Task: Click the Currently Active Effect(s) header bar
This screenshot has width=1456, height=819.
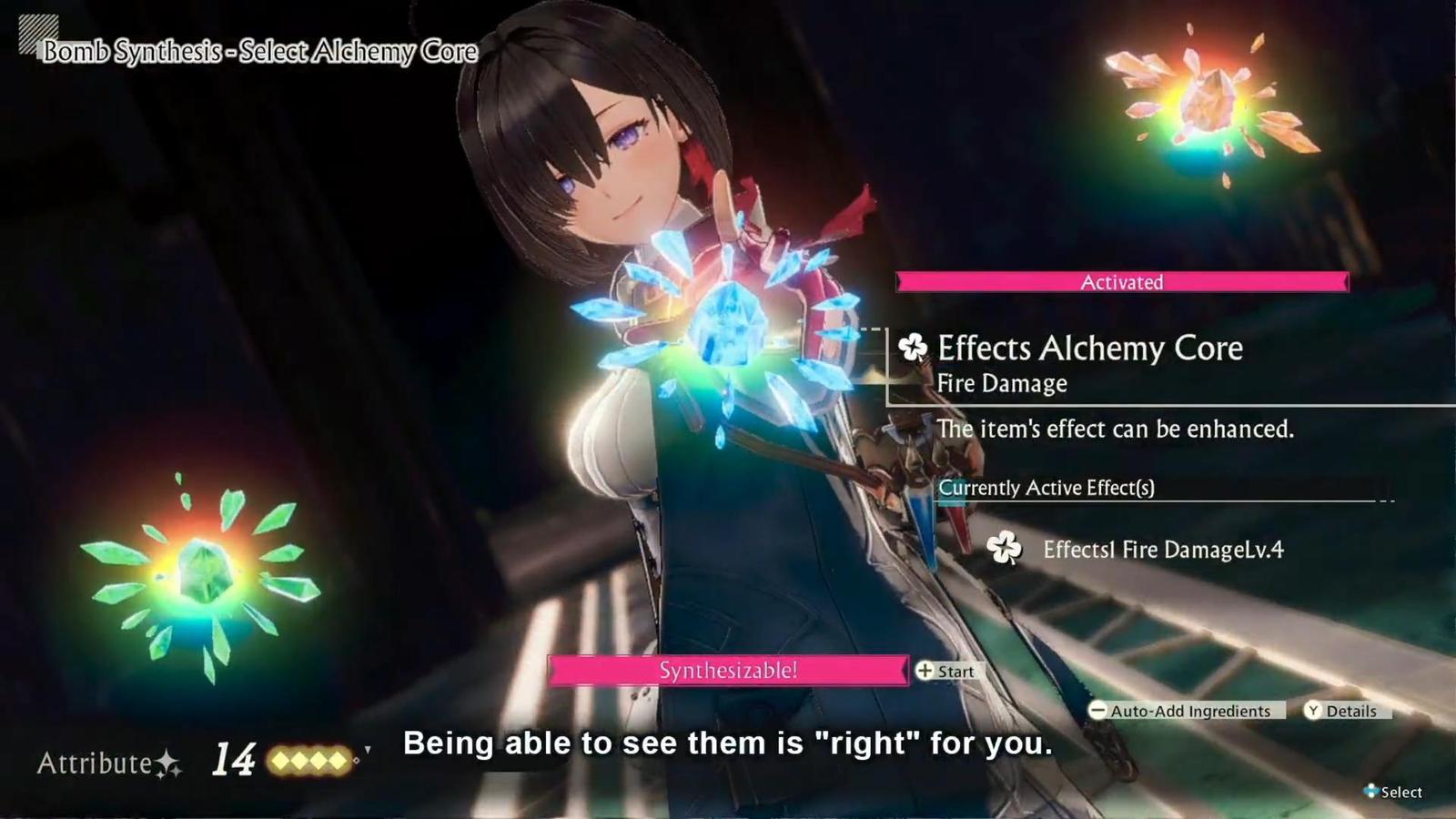Action: coord(1046,489)
